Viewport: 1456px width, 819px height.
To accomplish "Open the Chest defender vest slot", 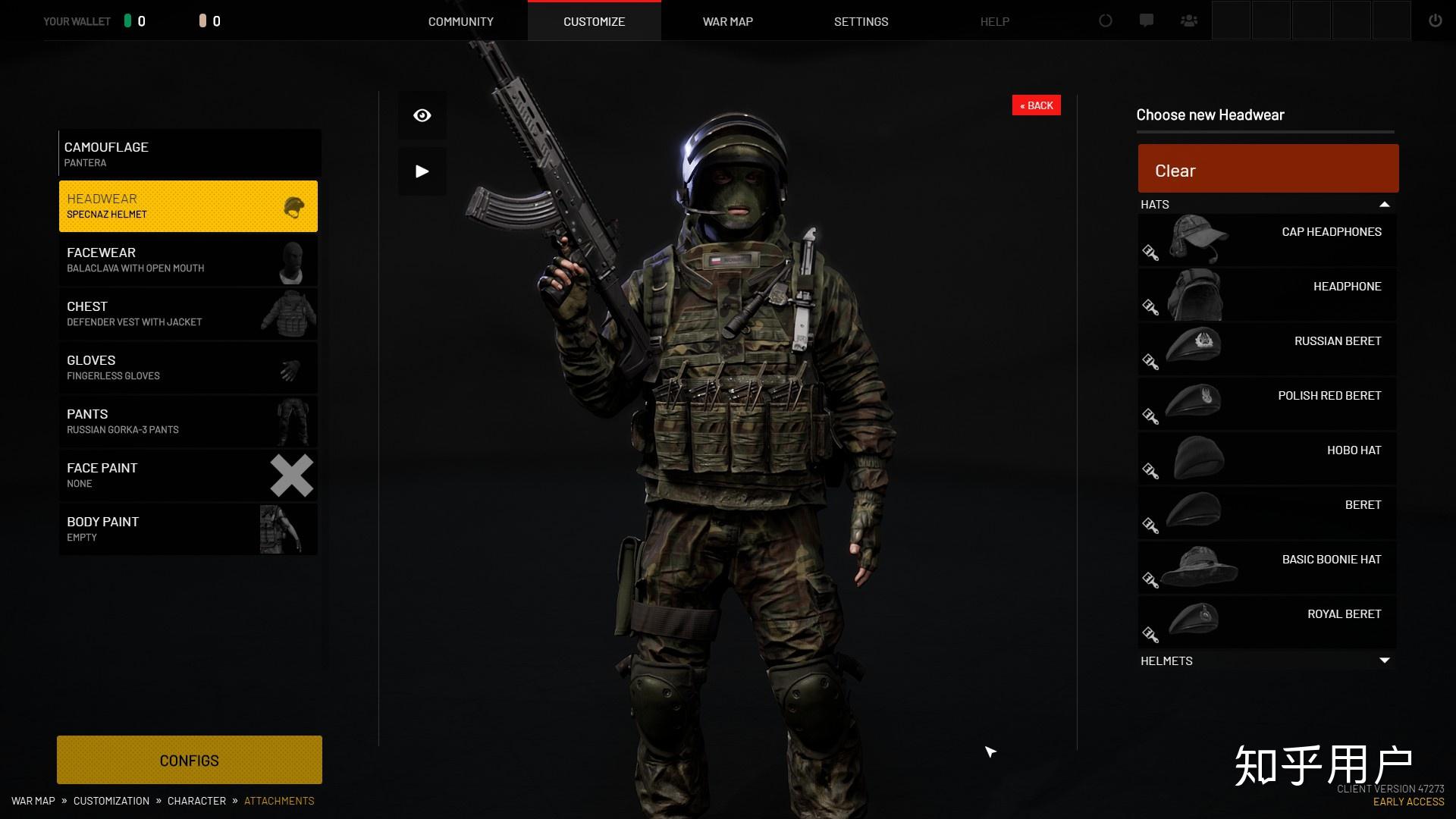I will point(188,314).
